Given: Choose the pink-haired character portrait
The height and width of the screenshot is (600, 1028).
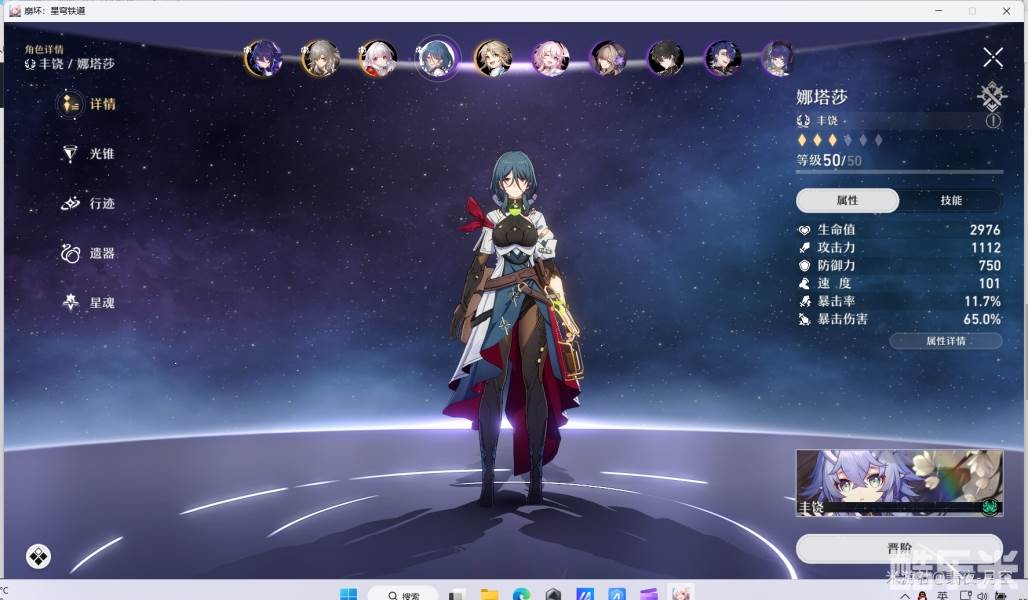Looking at the screenshot, I should (549, 58).
